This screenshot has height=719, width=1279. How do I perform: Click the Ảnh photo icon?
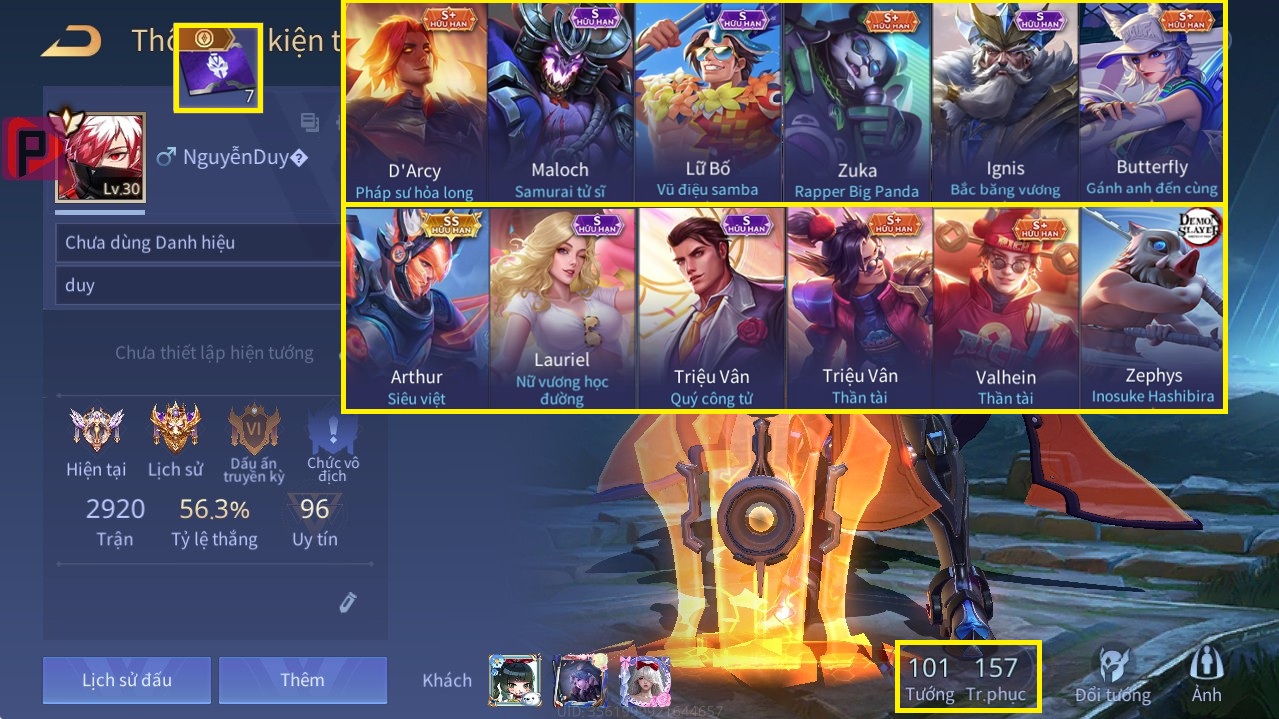[x=1206, y=676]
